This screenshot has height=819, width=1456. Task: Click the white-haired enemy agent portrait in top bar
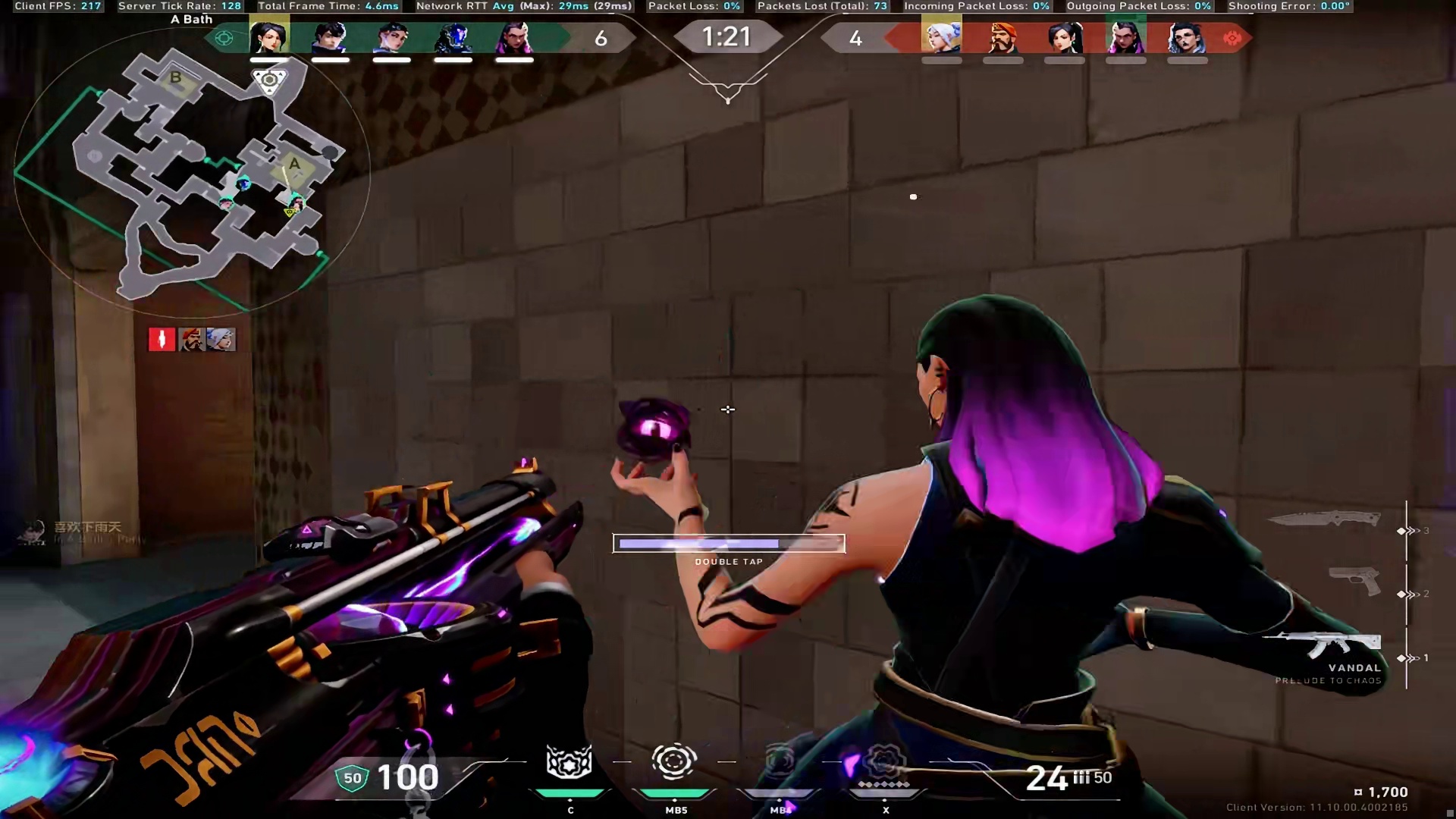pos(941,37)
